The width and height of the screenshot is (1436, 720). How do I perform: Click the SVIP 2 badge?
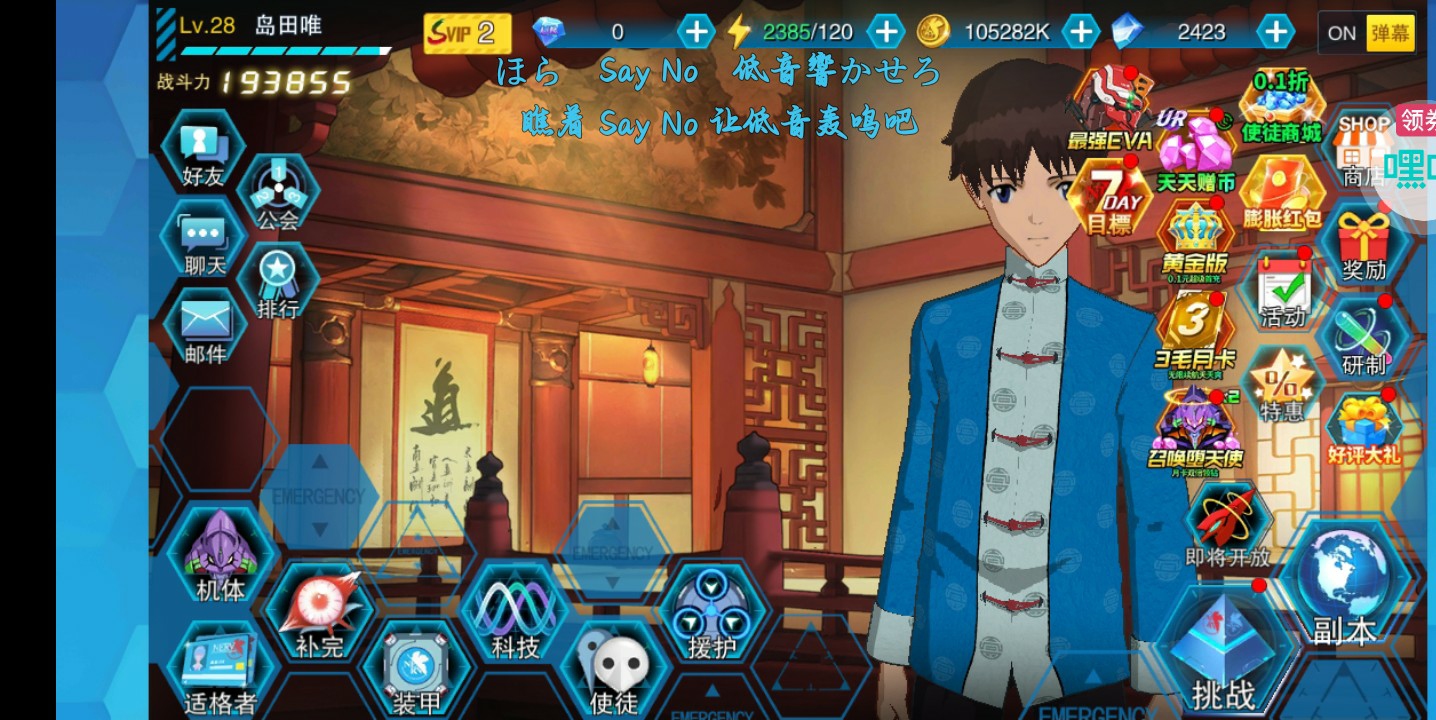(x=467, y=33)
